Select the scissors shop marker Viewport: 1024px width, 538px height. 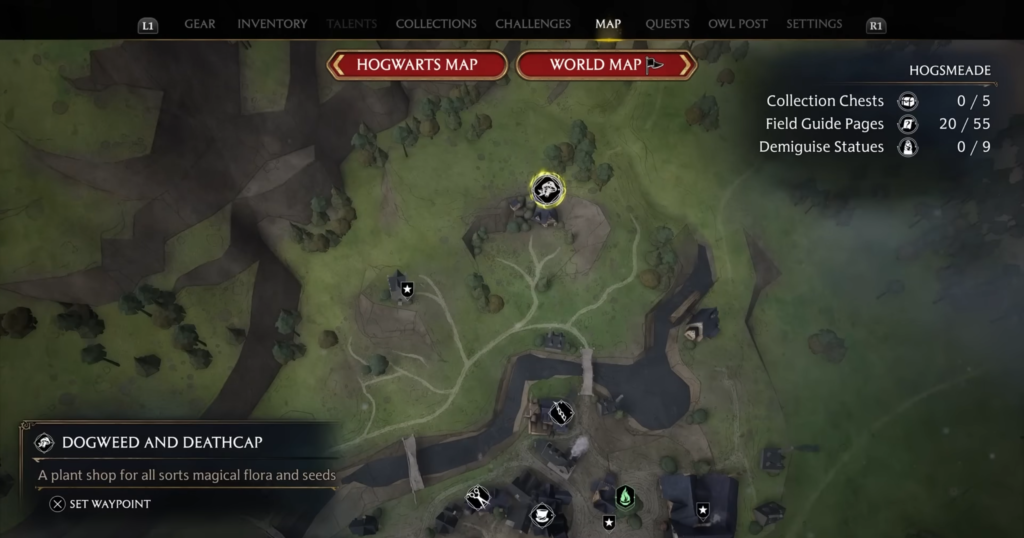478,496
